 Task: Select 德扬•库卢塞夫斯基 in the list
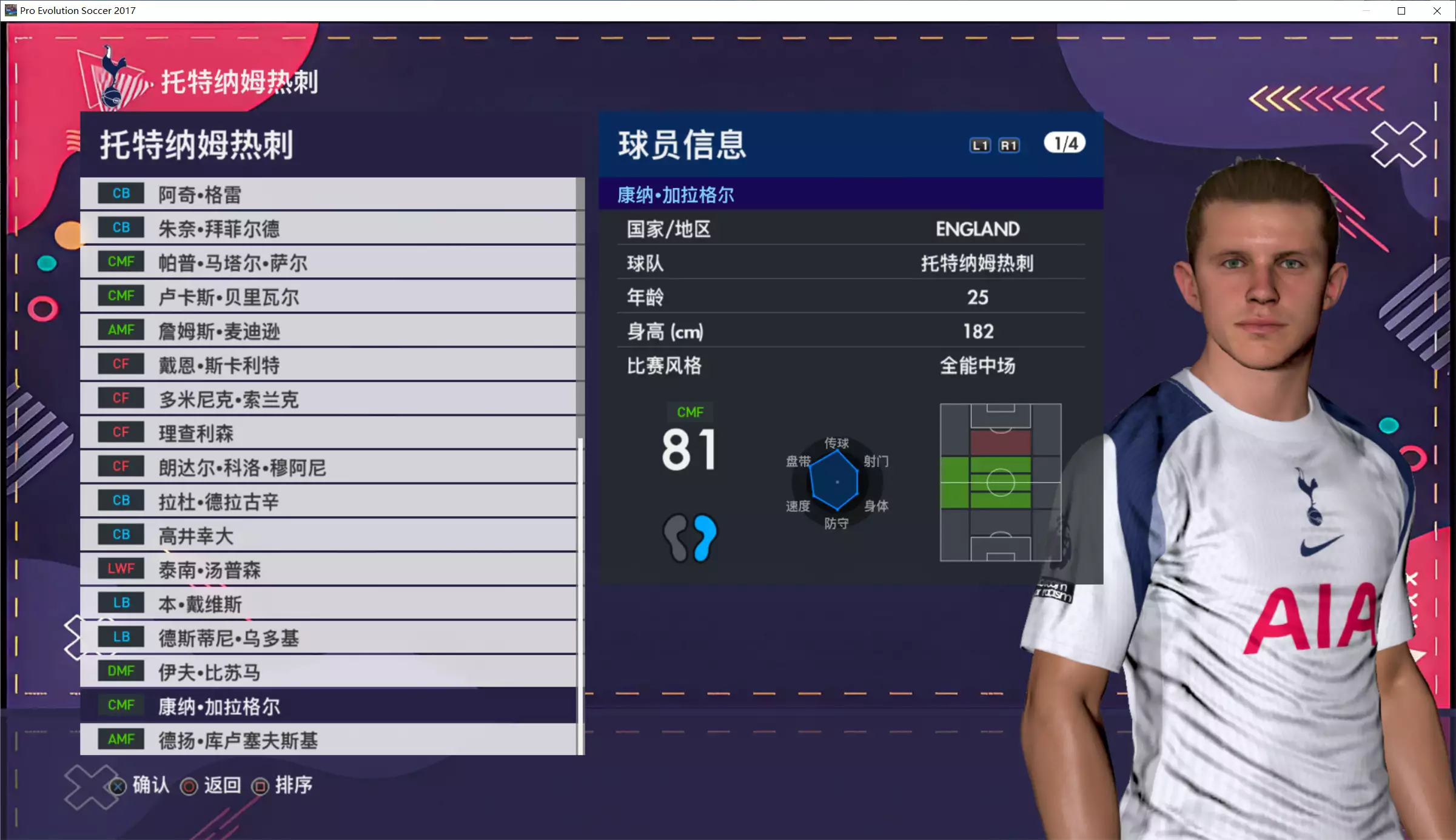(x=327, y=740)
